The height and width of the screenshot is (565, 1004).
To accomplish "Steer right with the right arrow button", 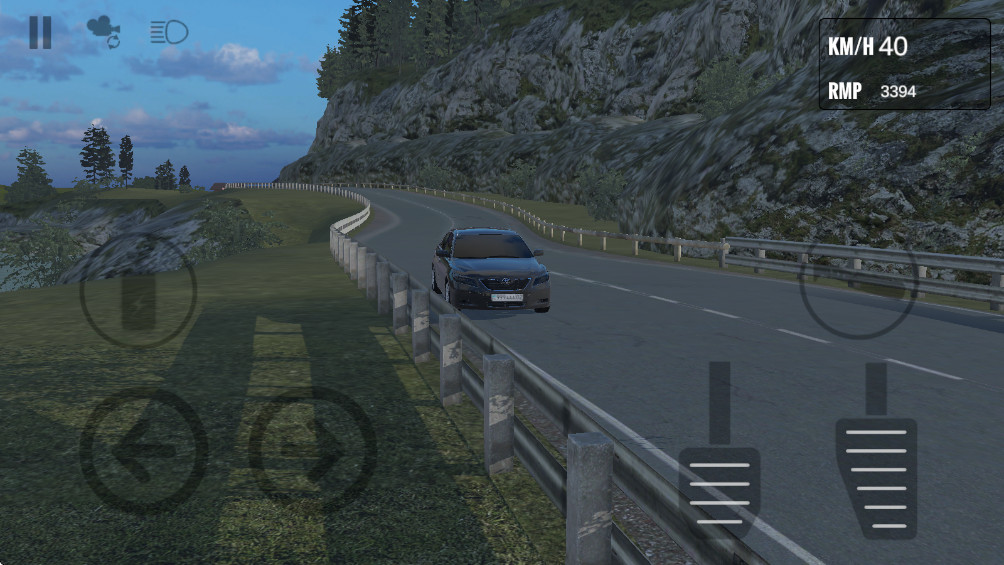I will click(312, 450).
